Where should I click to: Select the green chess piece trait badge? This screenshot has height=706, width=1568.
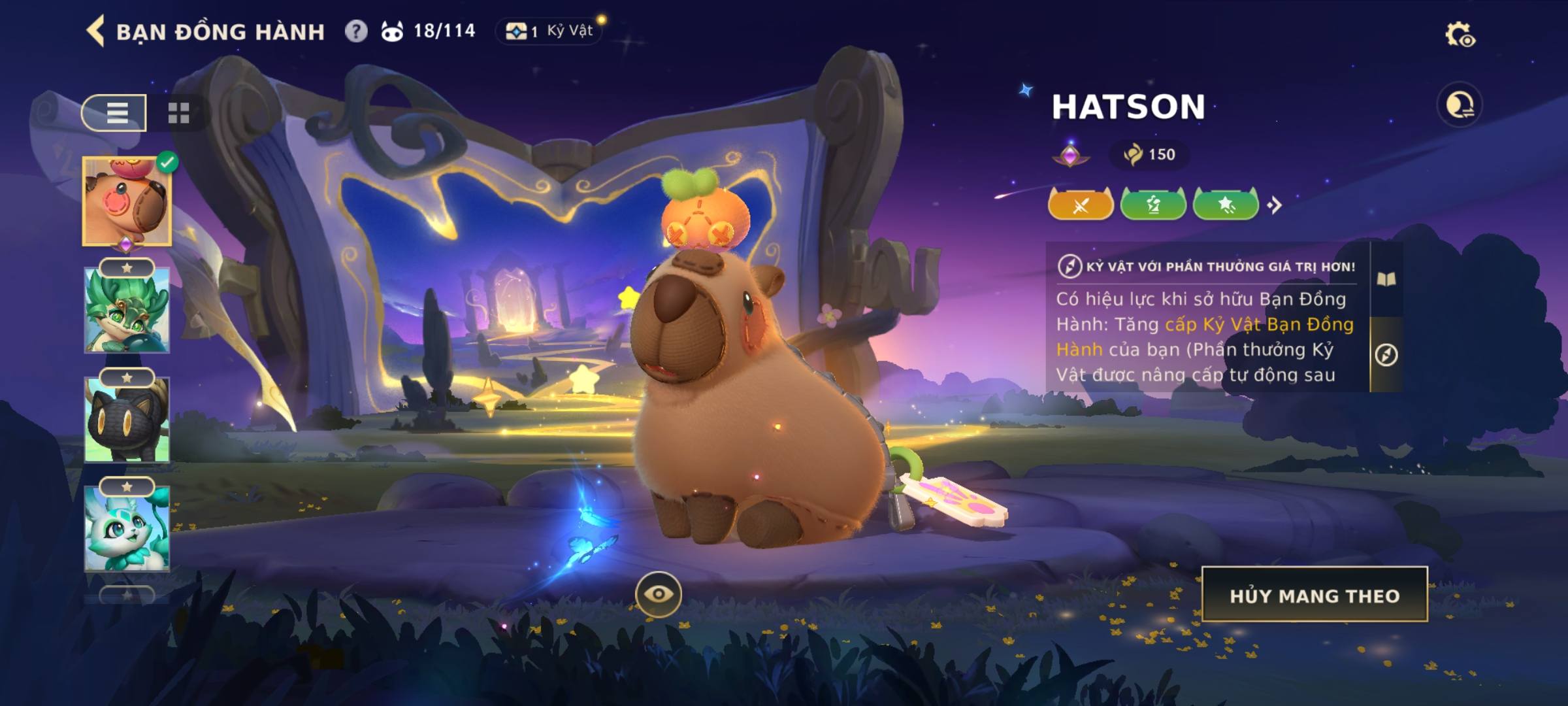[1153, 205]
